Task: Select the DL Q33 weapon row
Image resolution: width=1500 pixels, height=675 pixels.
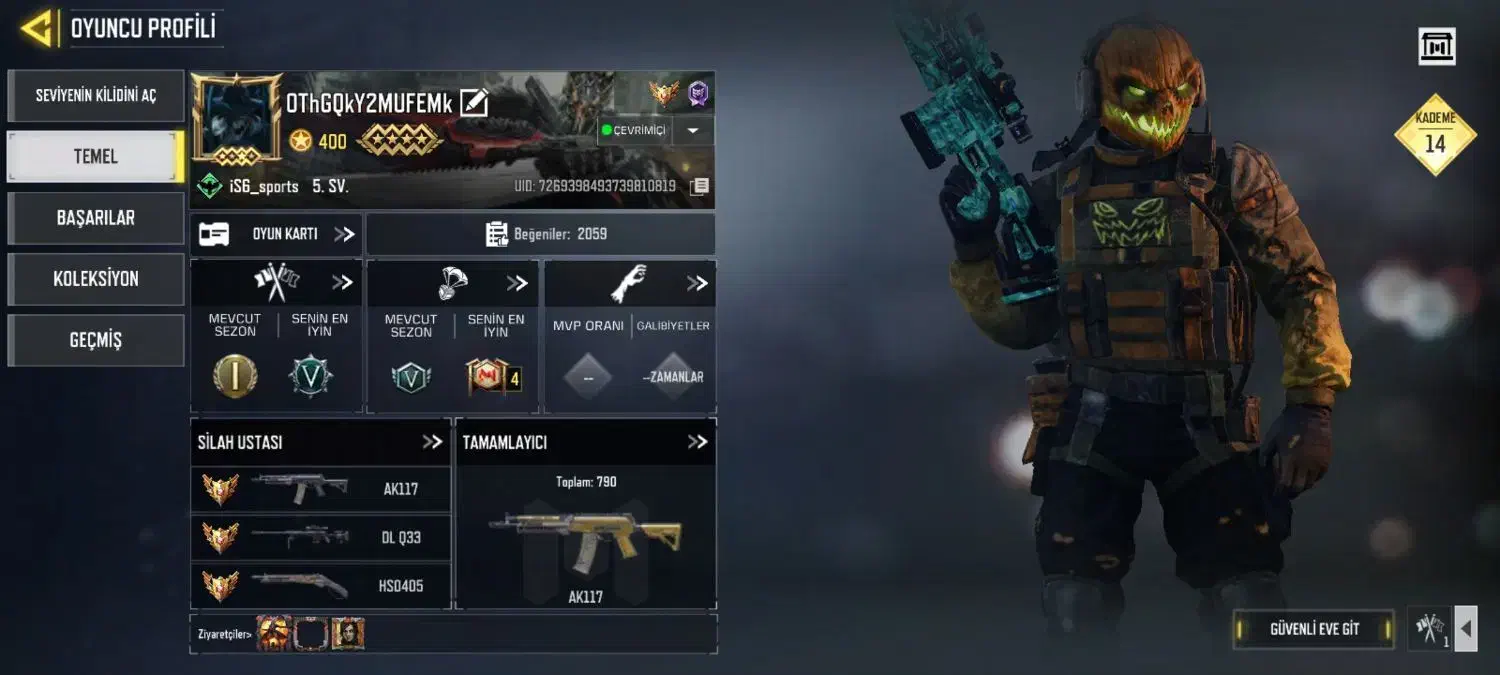Action: click(x=320, y=538)
